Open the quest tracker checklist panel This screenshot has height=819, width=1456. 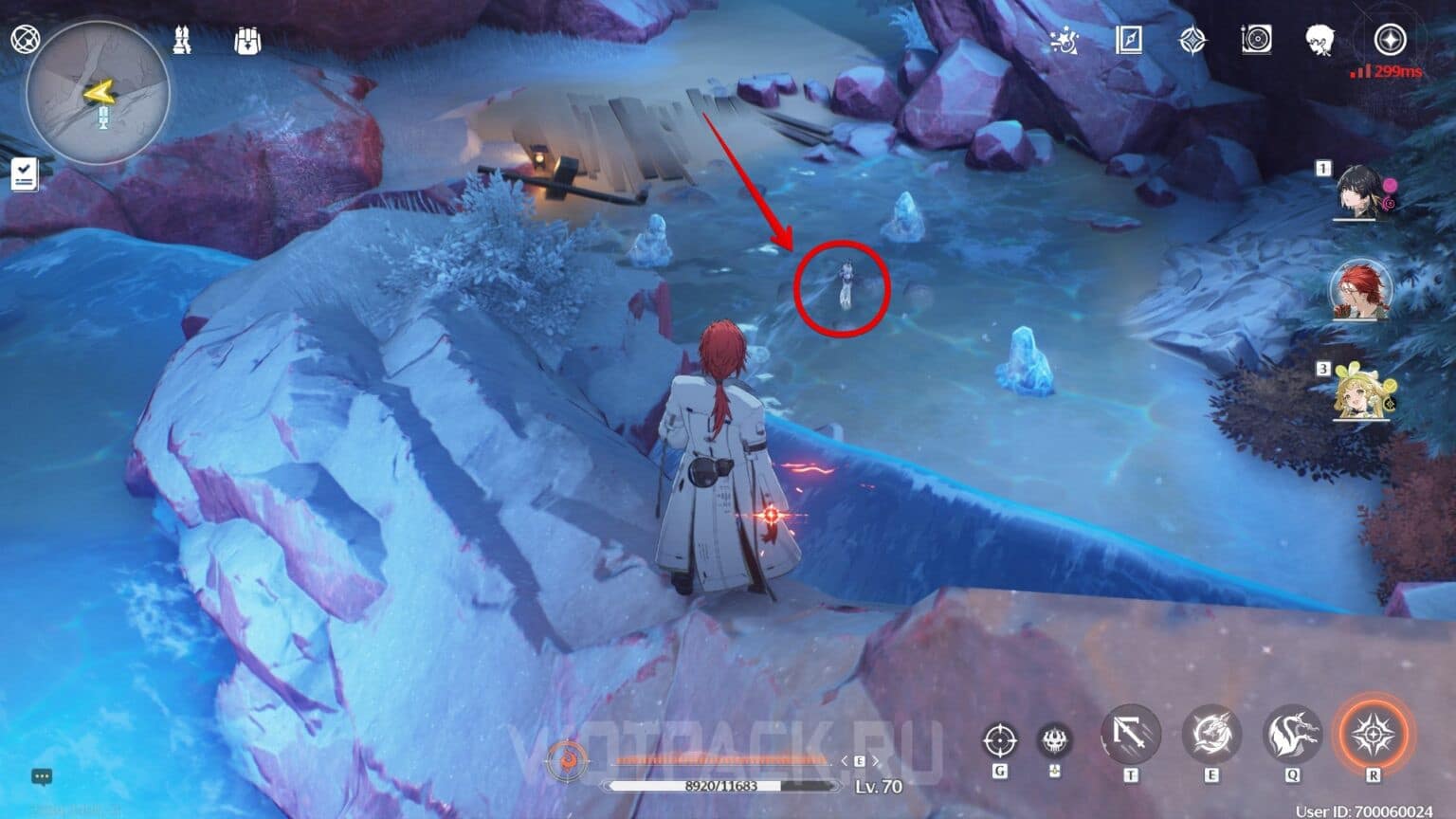22,173
